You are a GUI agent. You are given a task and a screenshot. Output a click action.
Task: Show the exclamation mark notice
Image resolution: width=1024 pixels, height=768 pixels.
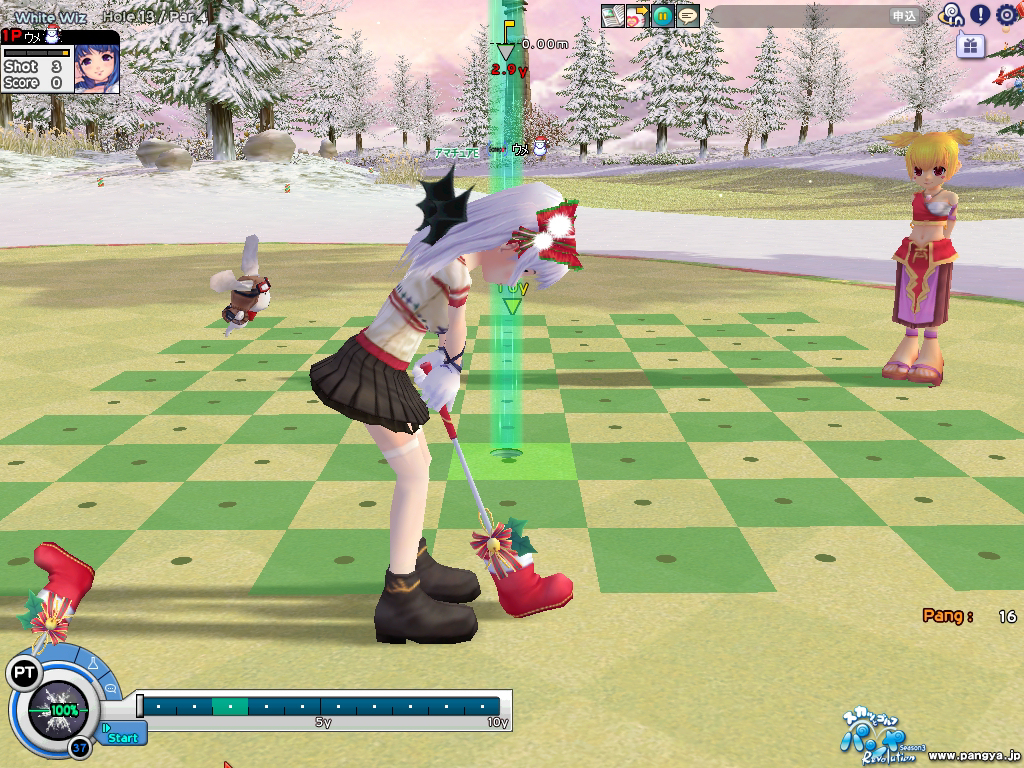point(980,15)
